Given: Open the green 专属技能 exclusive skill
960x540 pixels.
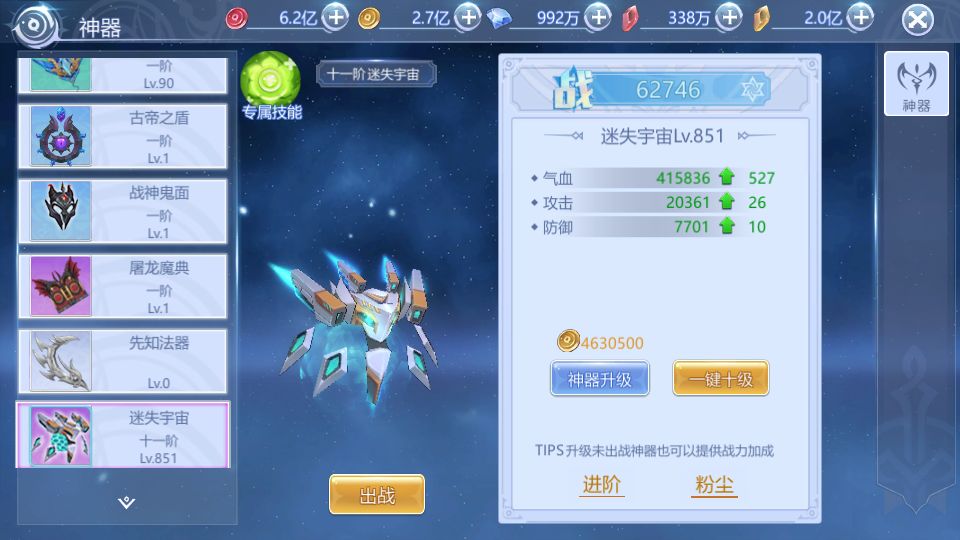Looking at the screenshot, I should tap(270, 78).
